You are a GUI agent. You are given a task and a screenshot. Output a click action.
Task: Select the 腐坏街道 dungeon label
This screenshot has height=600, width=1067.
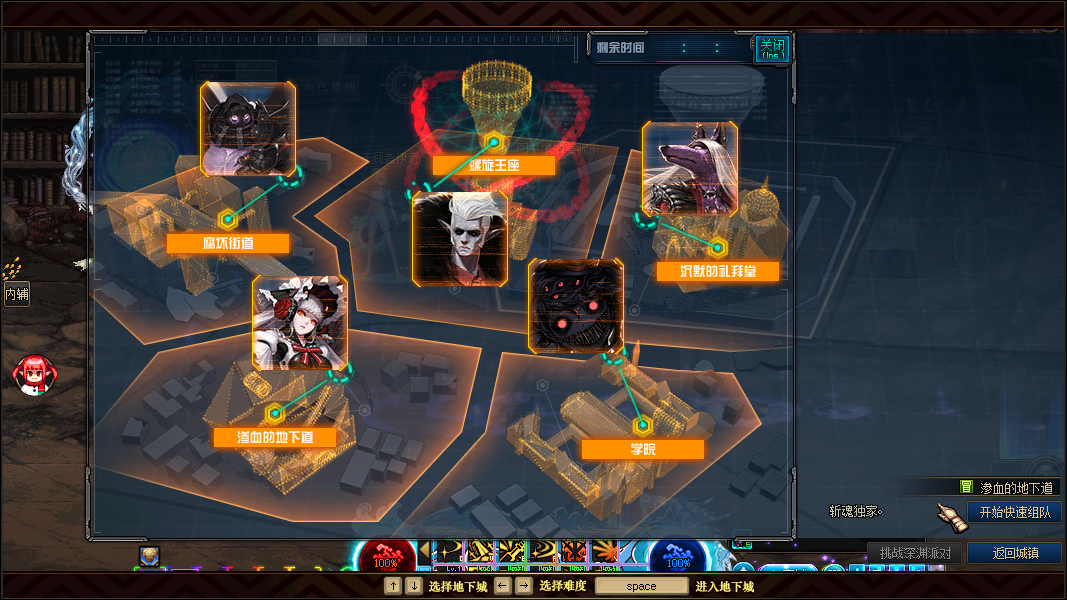(228, 243)
